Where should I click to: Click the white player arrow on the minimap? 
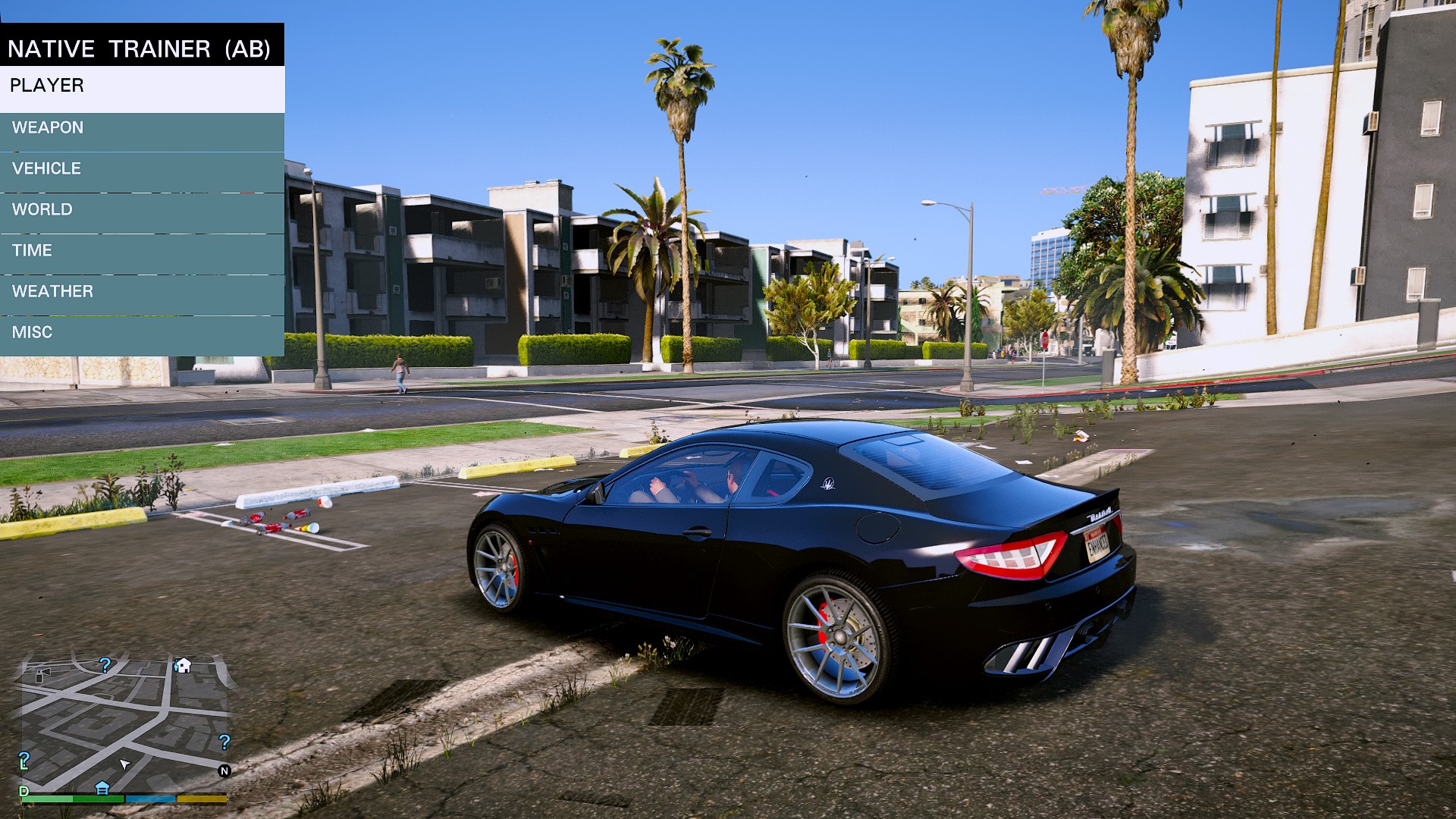[x=124, y=765]
